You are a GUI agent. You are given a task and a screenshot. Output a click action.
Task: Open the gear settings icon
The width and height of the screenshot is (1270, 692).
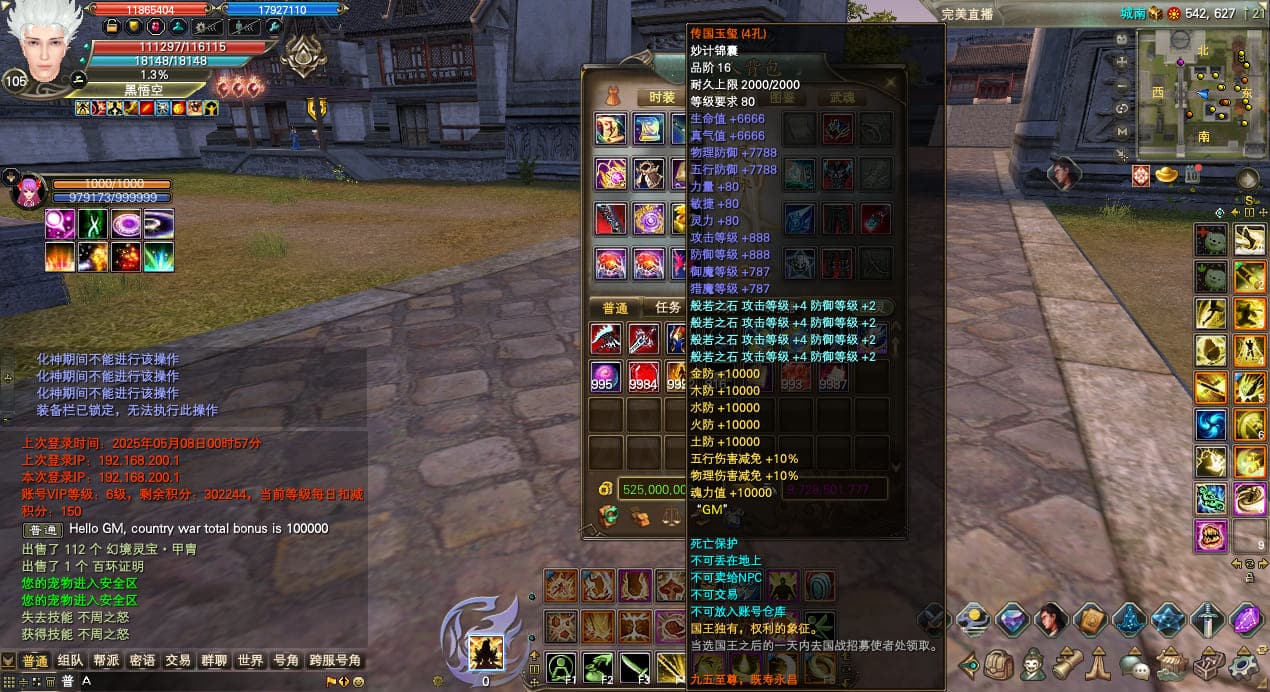(1244, 663)
